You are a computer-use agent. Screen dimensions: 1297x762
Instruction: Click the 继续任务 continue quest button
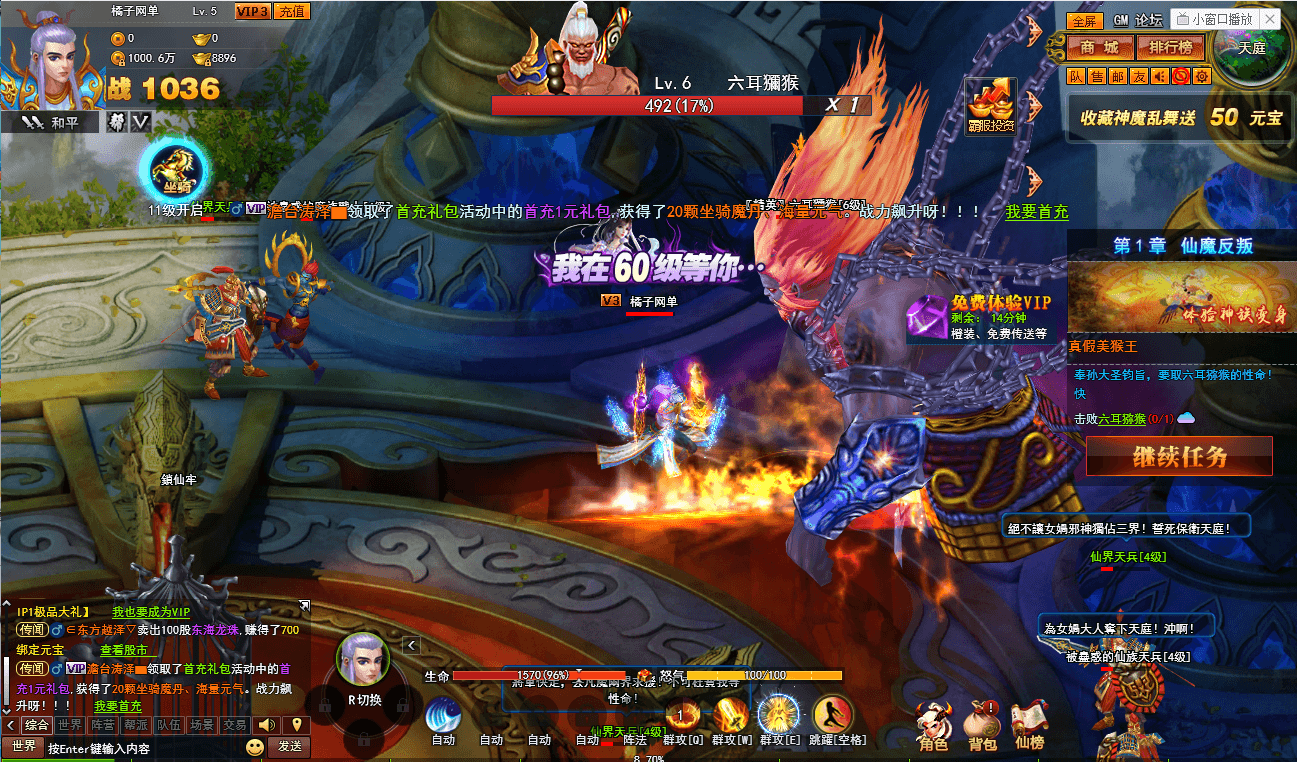point(1179,457)
